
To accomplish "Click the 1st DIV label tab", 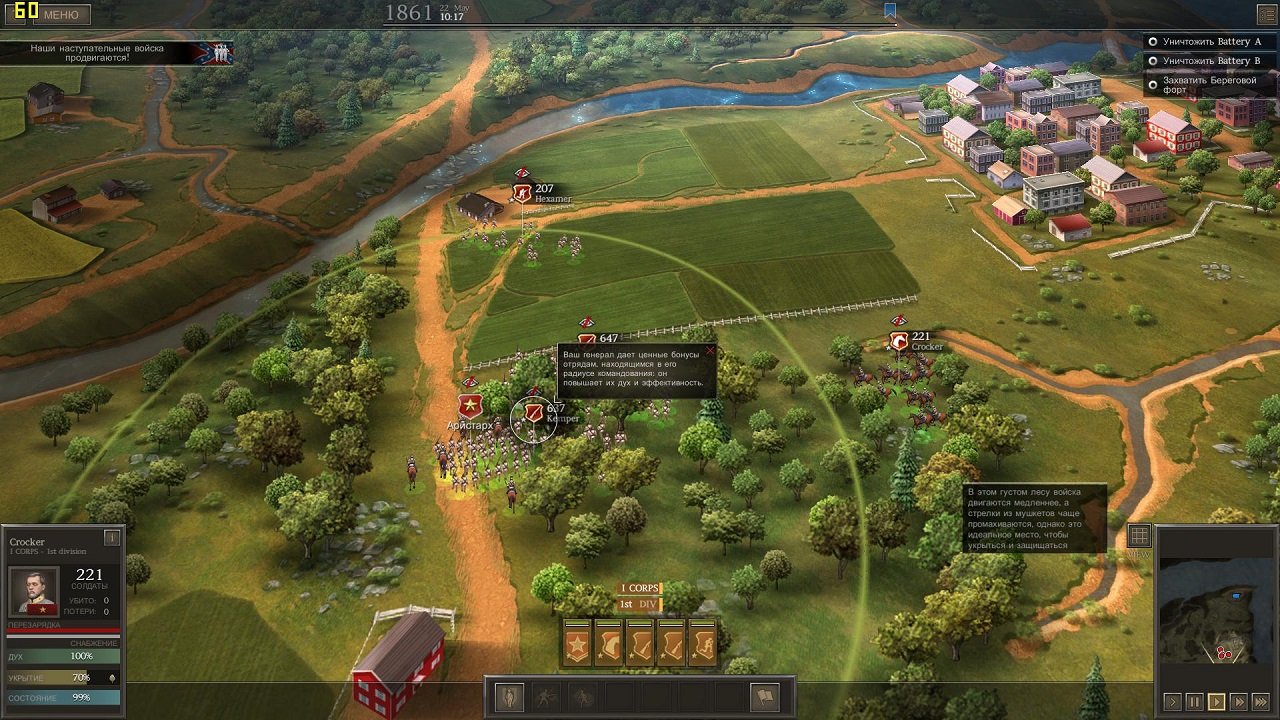I will [640, 606].
